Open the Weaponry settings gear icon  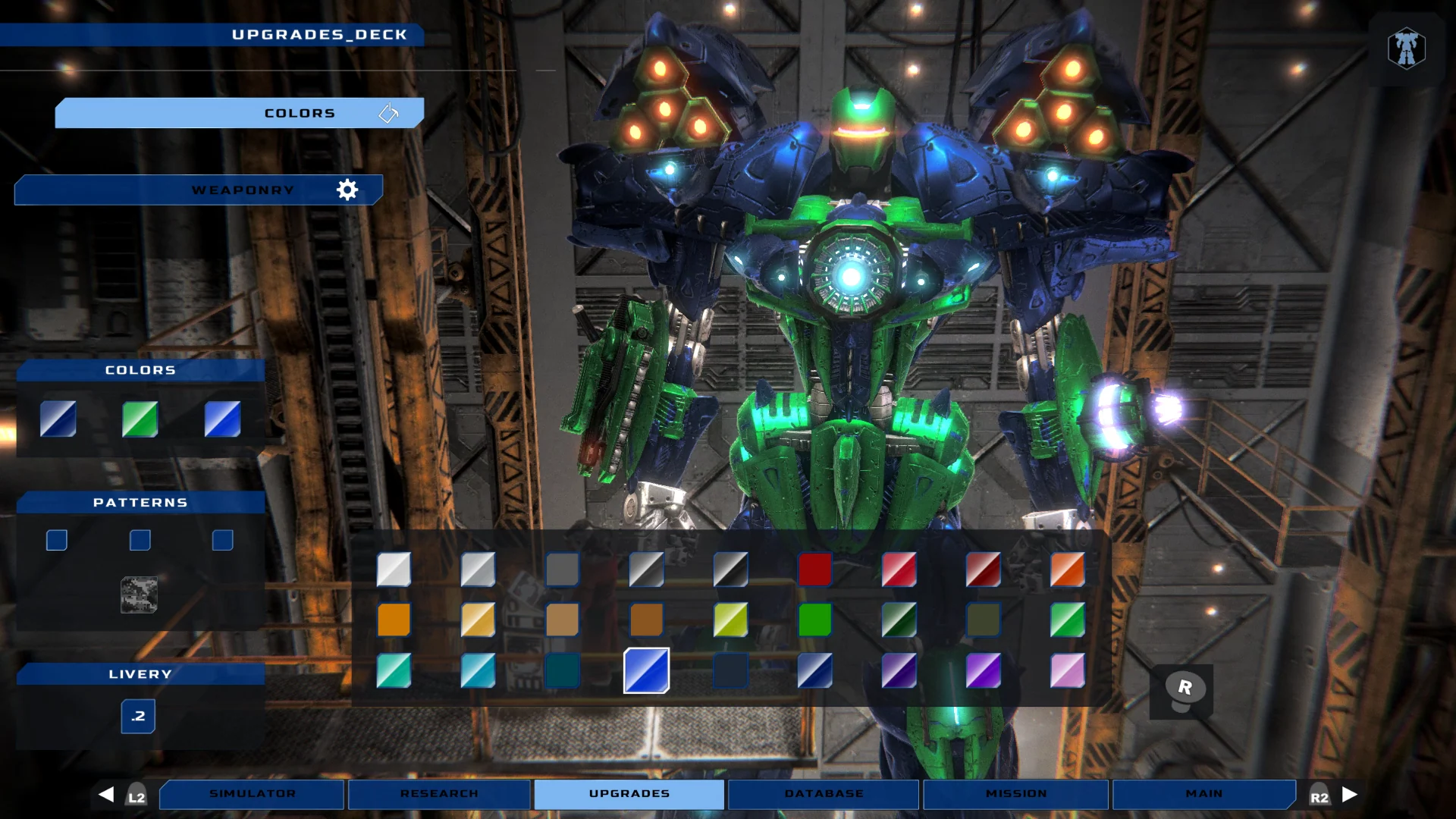tap(348, 190)
